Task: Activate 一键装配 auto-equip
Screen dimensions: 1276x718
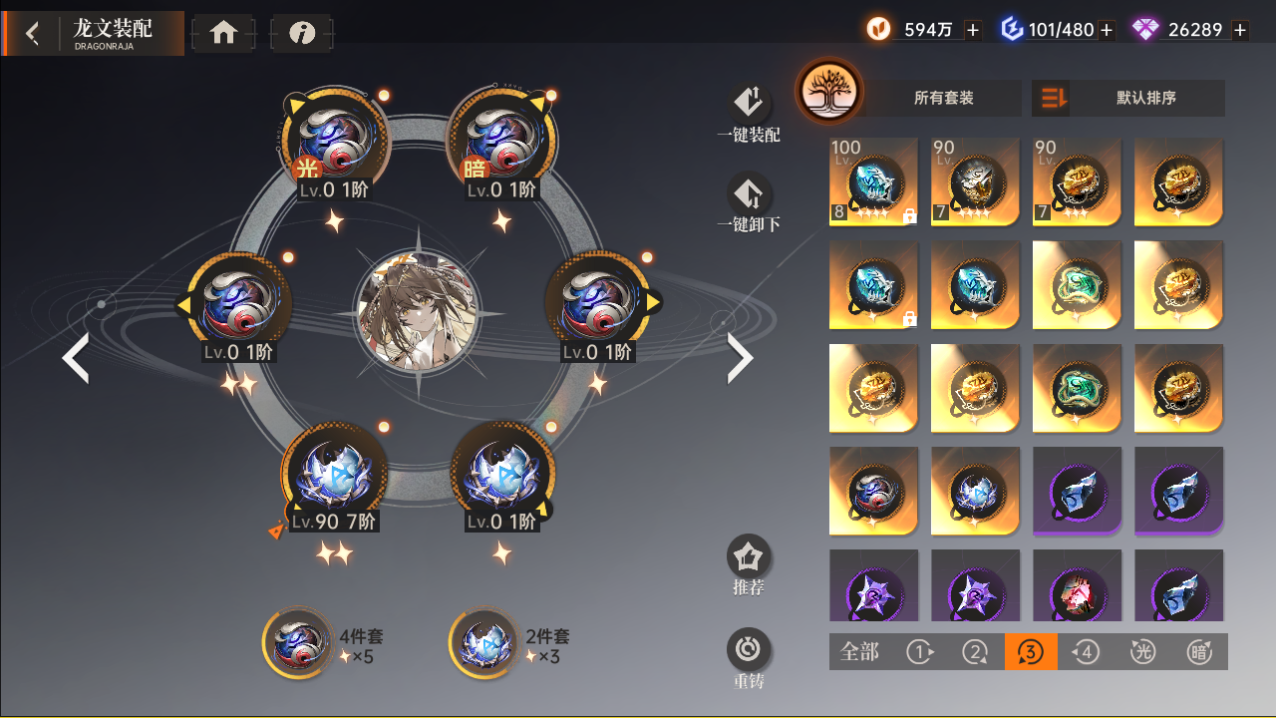Action: coord(748,113)
